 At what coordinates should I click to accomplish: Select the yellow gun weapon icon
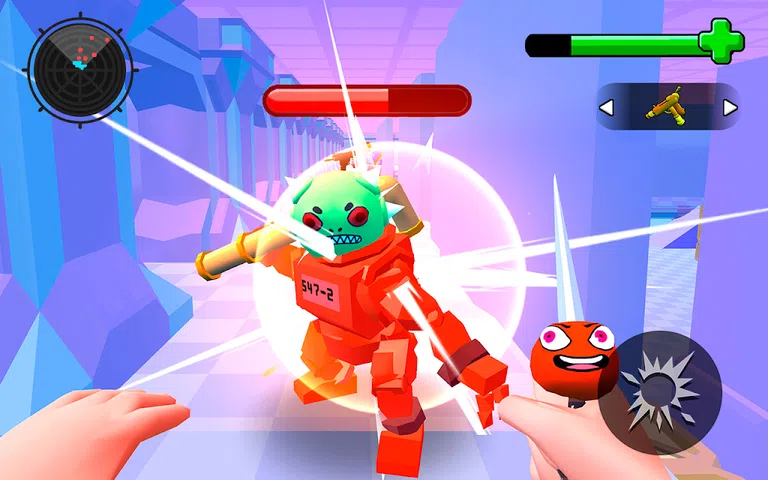tap(666, 106)
